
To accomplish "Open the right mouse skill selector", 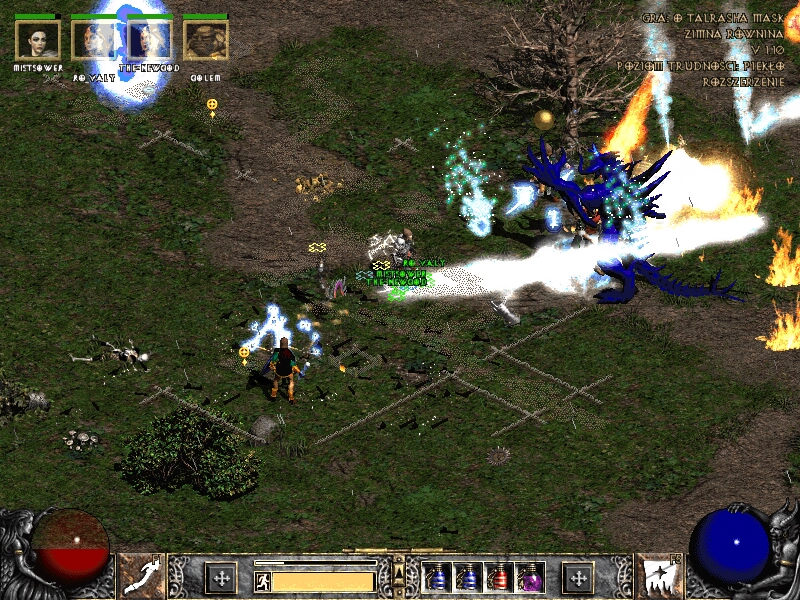I will 657,577.
